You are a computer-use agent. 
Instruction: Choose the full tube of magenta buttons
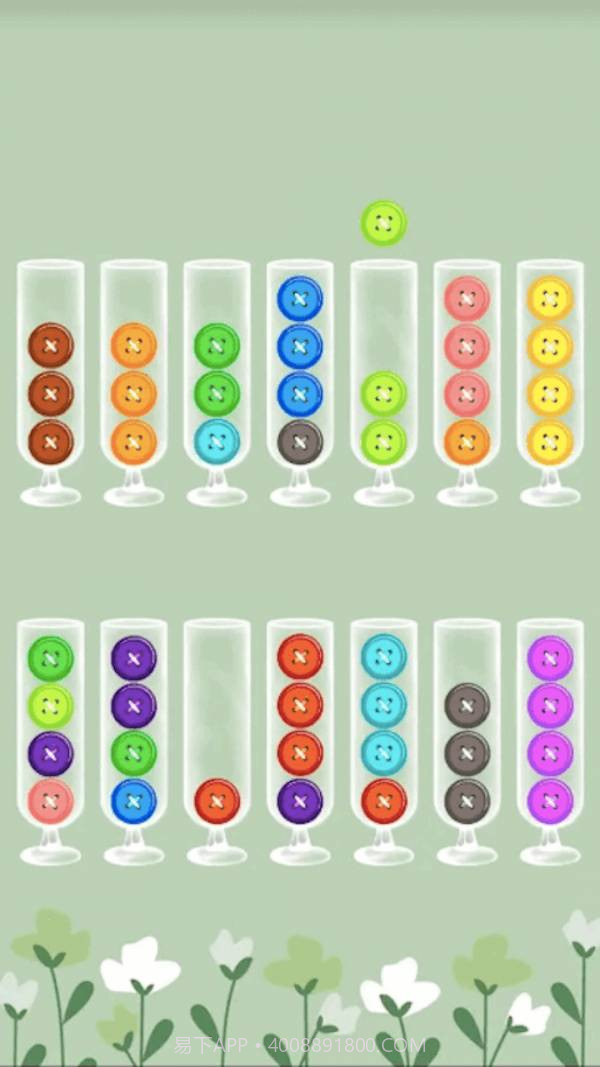coord(550,740)
